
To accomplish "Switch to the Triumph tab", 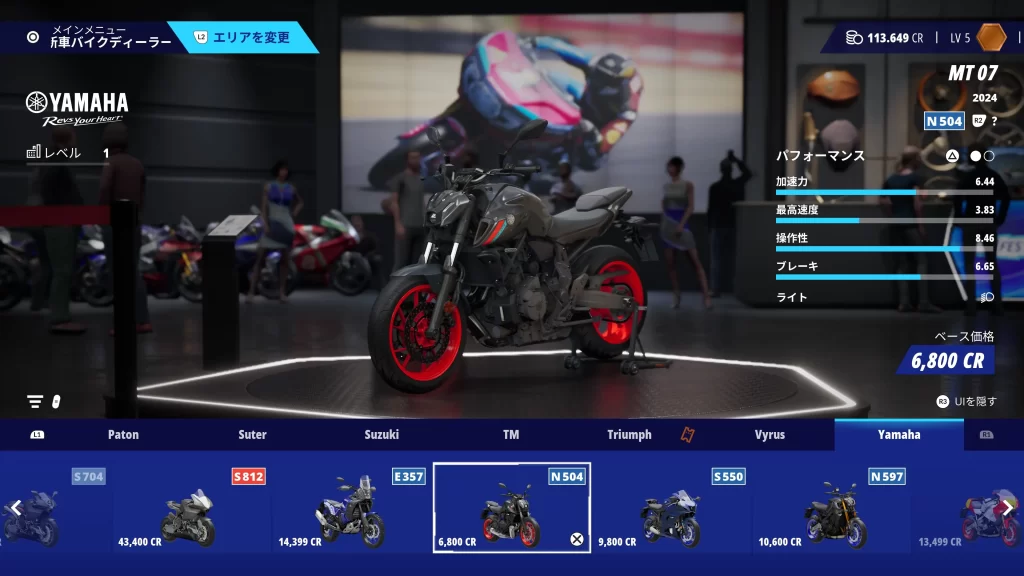I will [629, 435].
